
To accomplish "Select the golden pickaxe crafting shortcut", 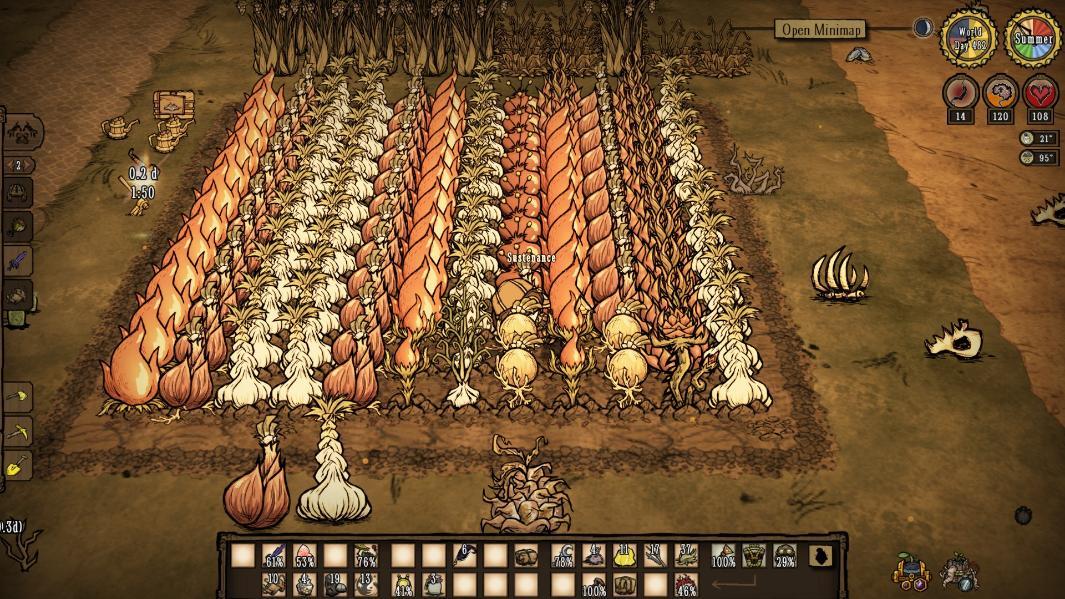I will (x=18, y=432).
